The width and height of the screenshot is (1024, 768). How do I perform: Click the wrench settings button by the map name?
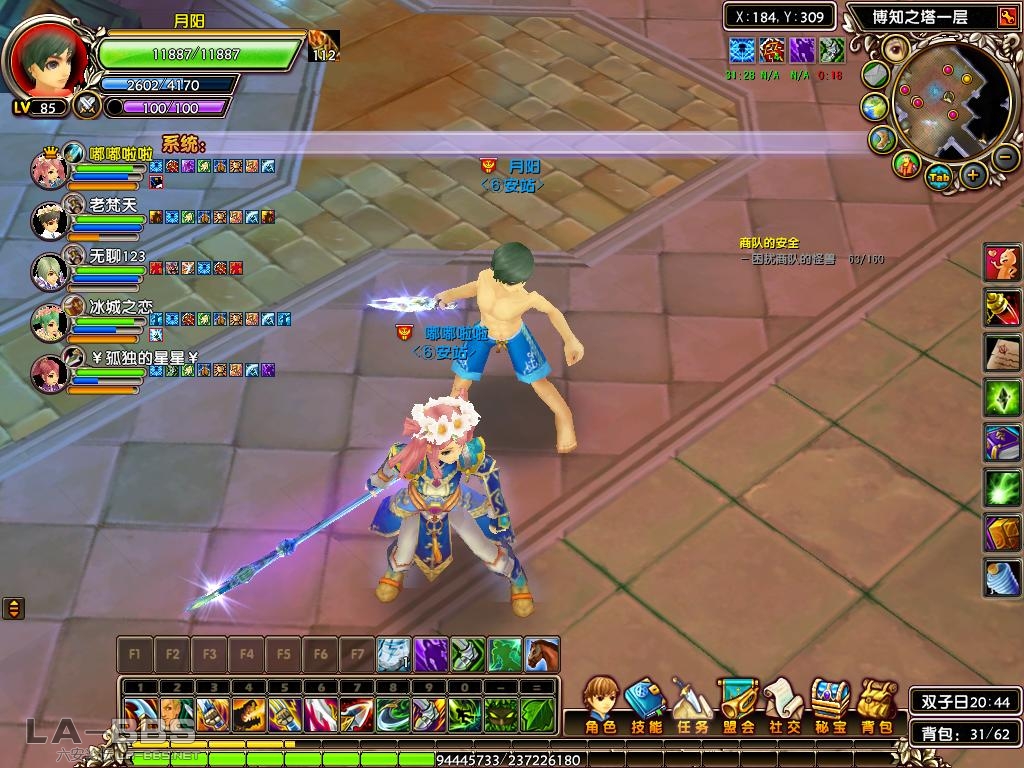(1006, 16)
